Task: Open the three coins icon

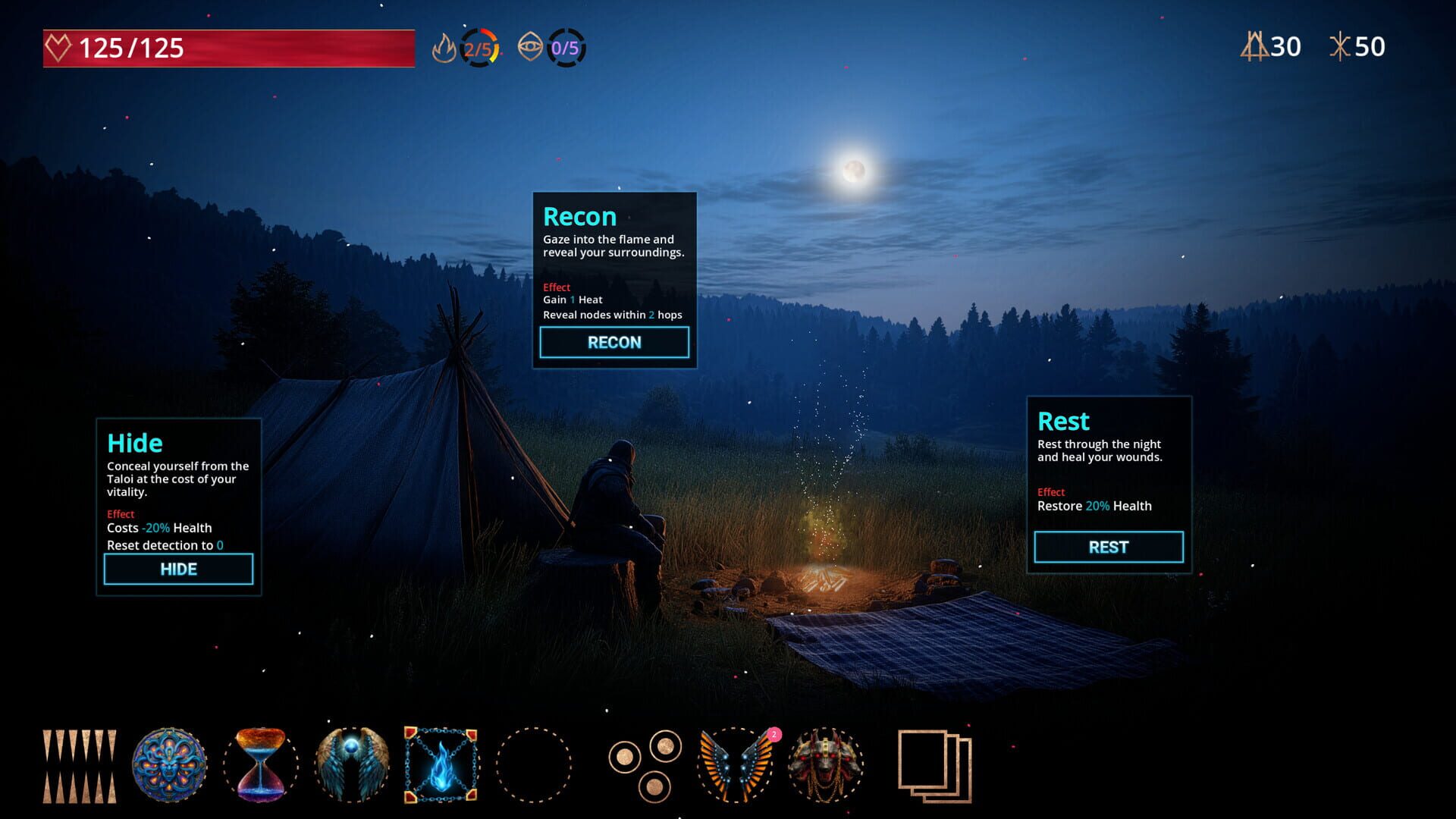Action: tap(645, 765)
